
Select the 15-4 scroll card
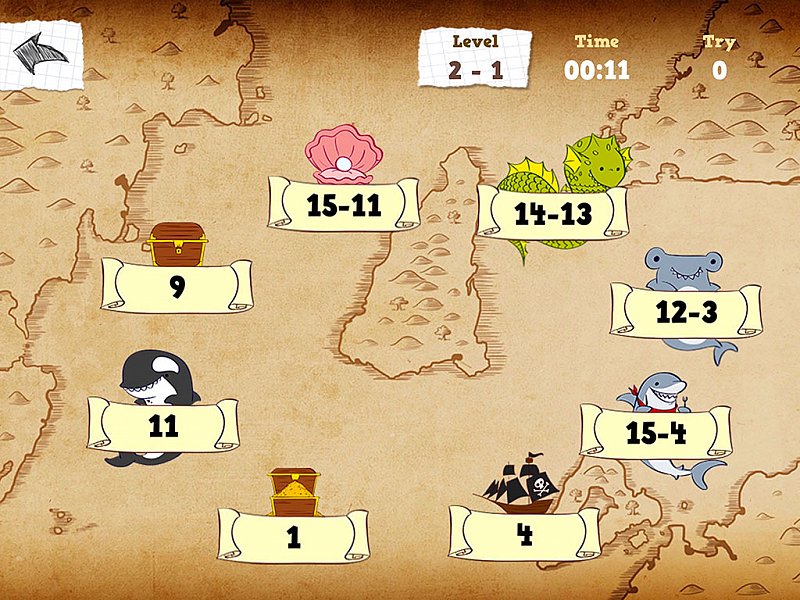[656, 433]
